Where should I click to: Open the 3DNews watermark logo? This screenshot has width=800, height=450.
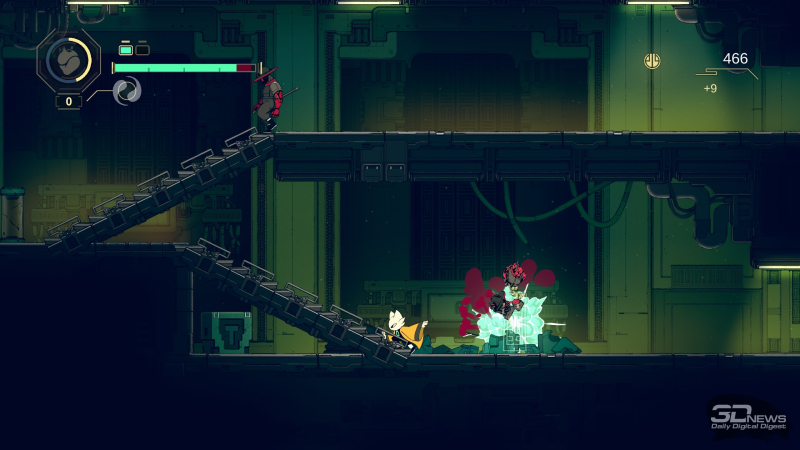(745, 416)
